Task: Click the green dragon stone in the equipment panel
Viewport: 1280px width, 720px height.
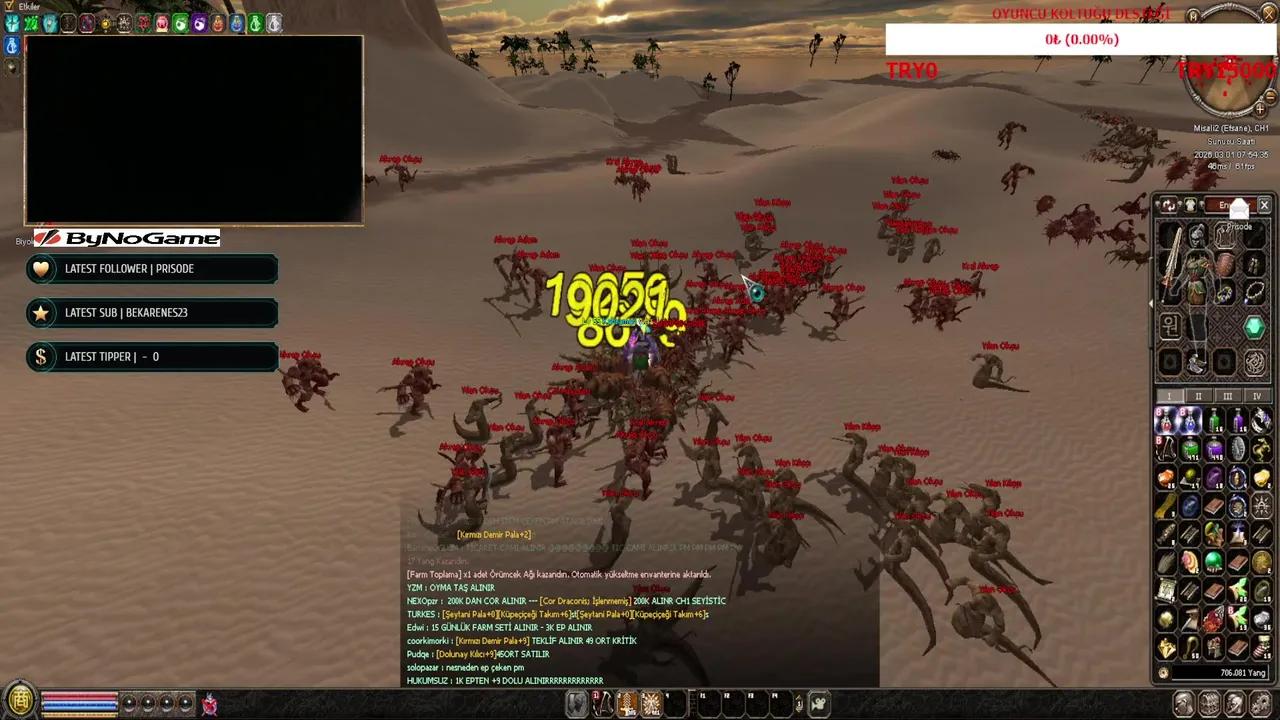Action: [1254, 326]
